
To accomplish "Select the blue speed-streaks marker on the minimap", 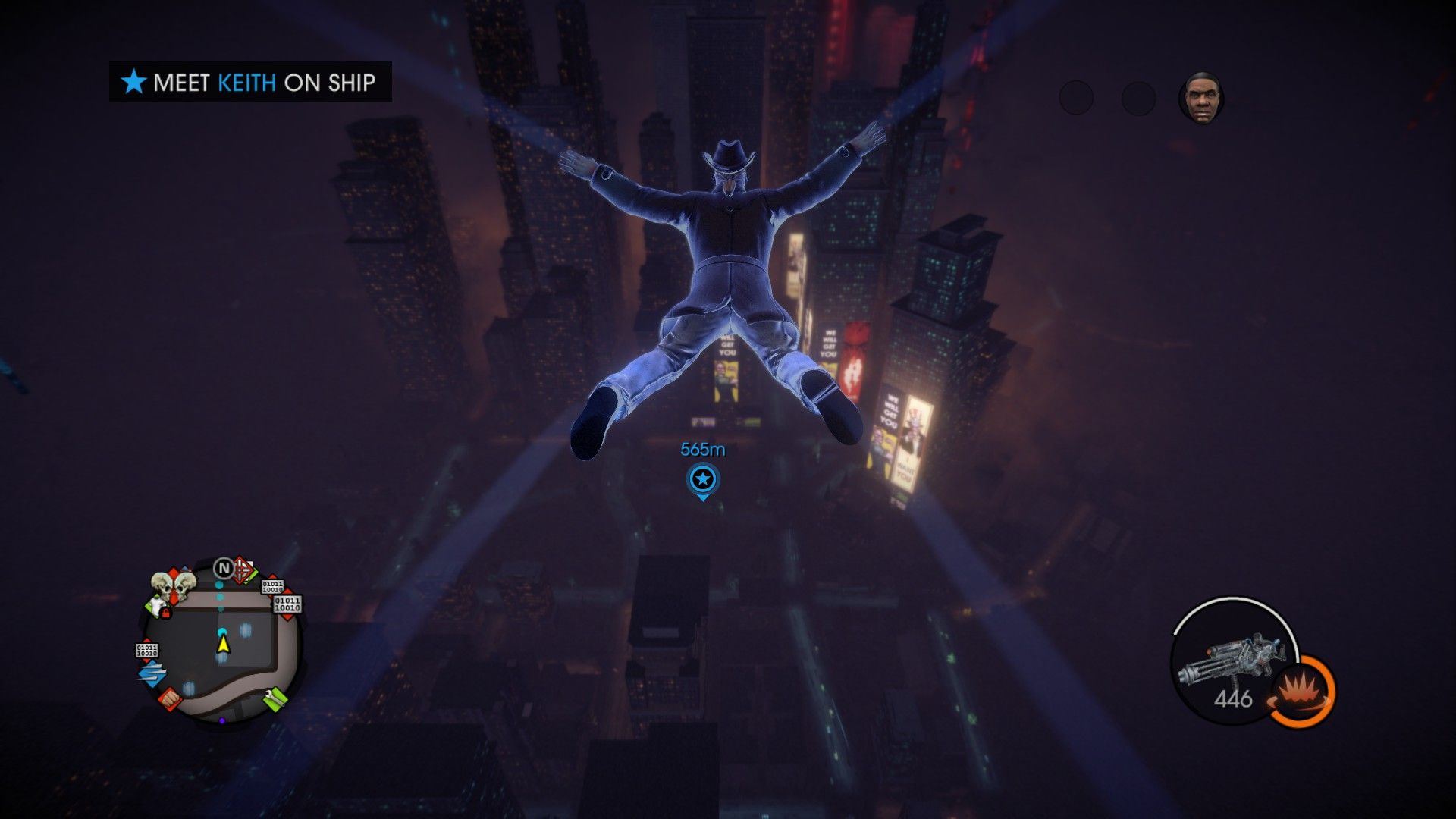I will point(151,673).
